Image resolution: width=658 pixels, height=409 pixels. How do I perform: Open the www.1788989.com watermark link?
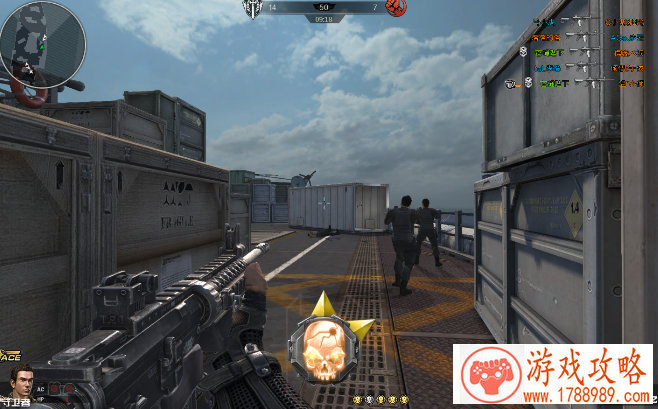coord(587,393)
